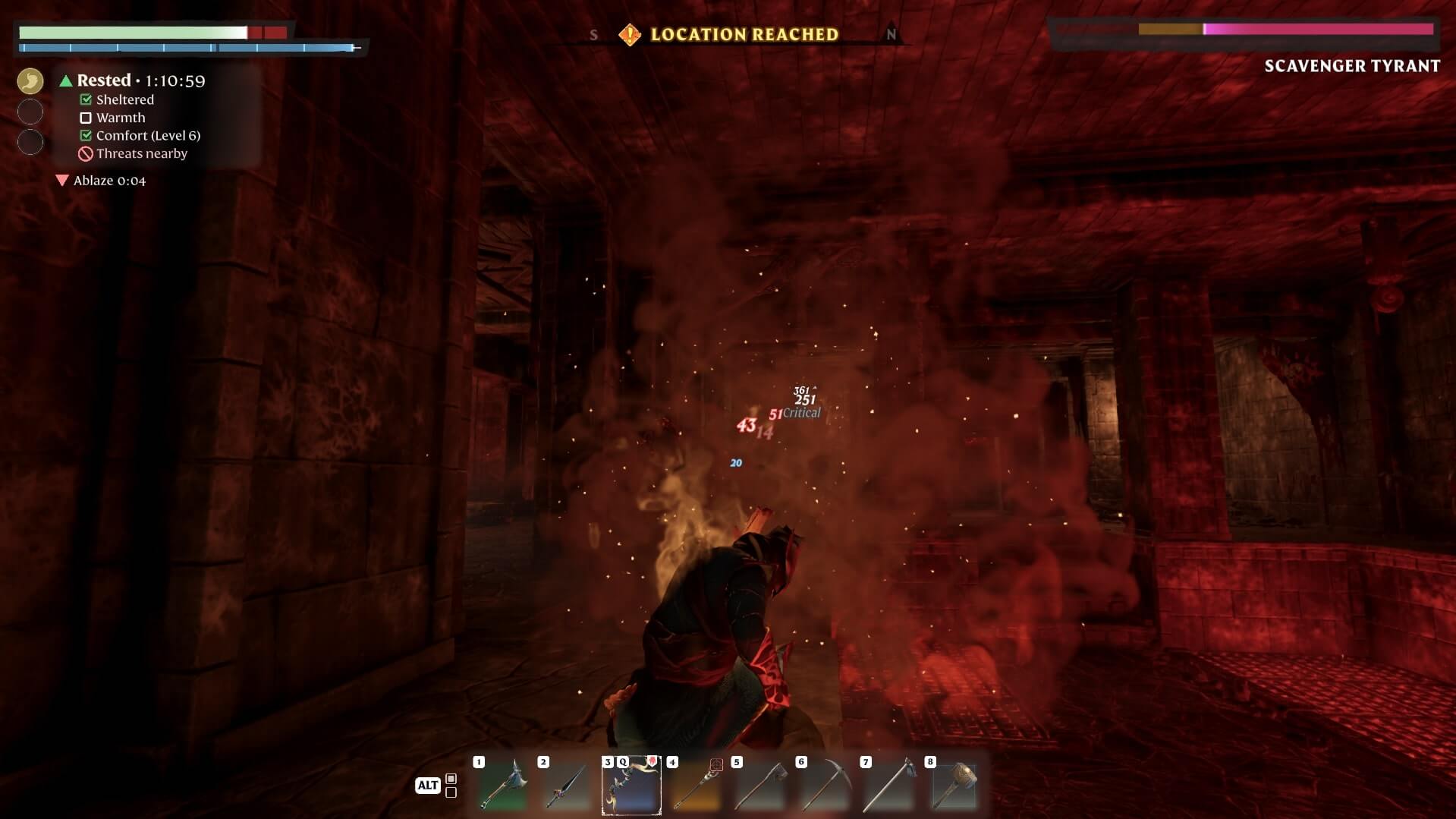Uncheck the Sheltered status checkbox
1456x819 pixels.
coord(85,99)
